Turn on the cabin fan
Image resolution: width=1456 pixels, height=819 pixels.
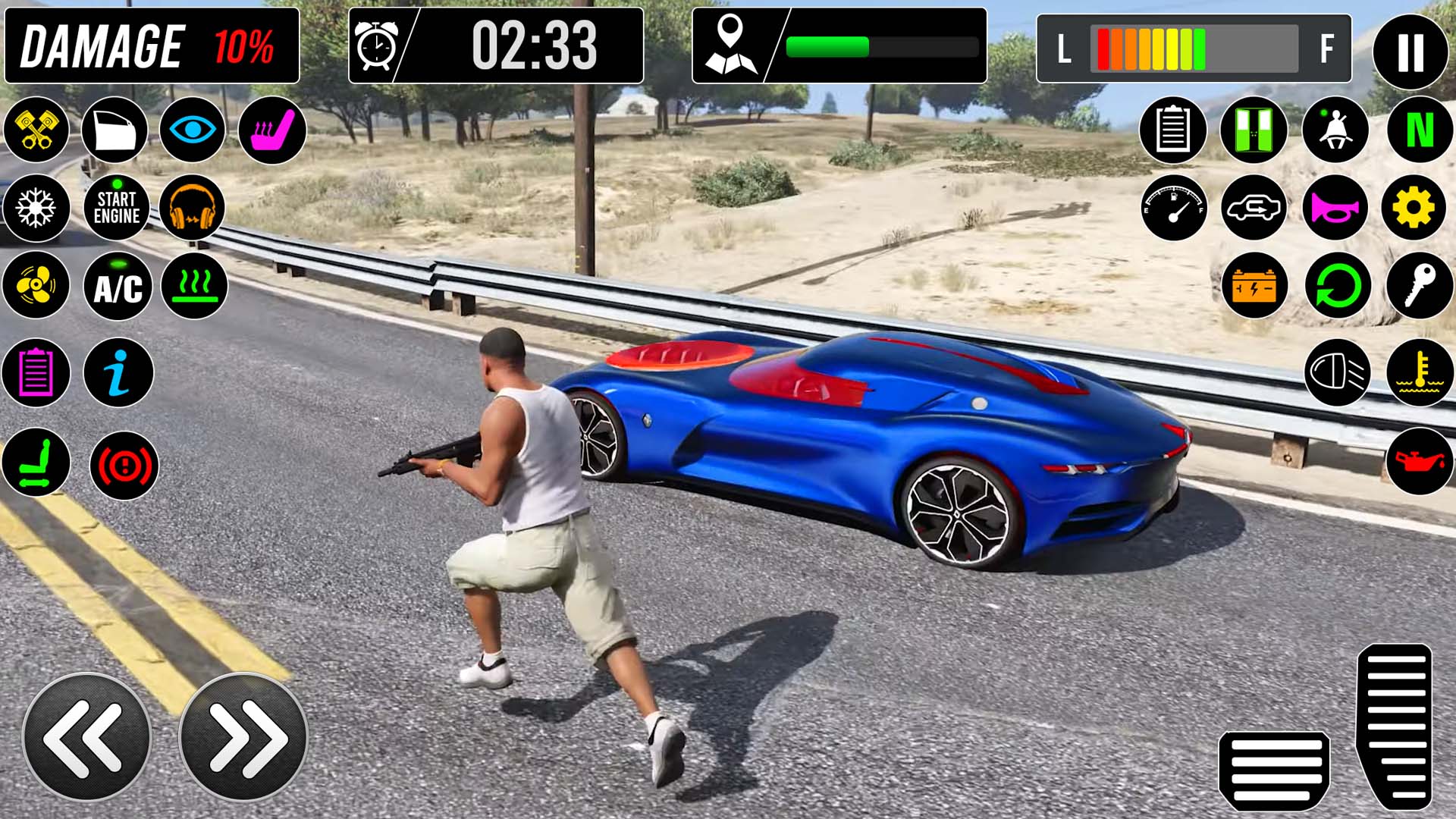(36, 287)
